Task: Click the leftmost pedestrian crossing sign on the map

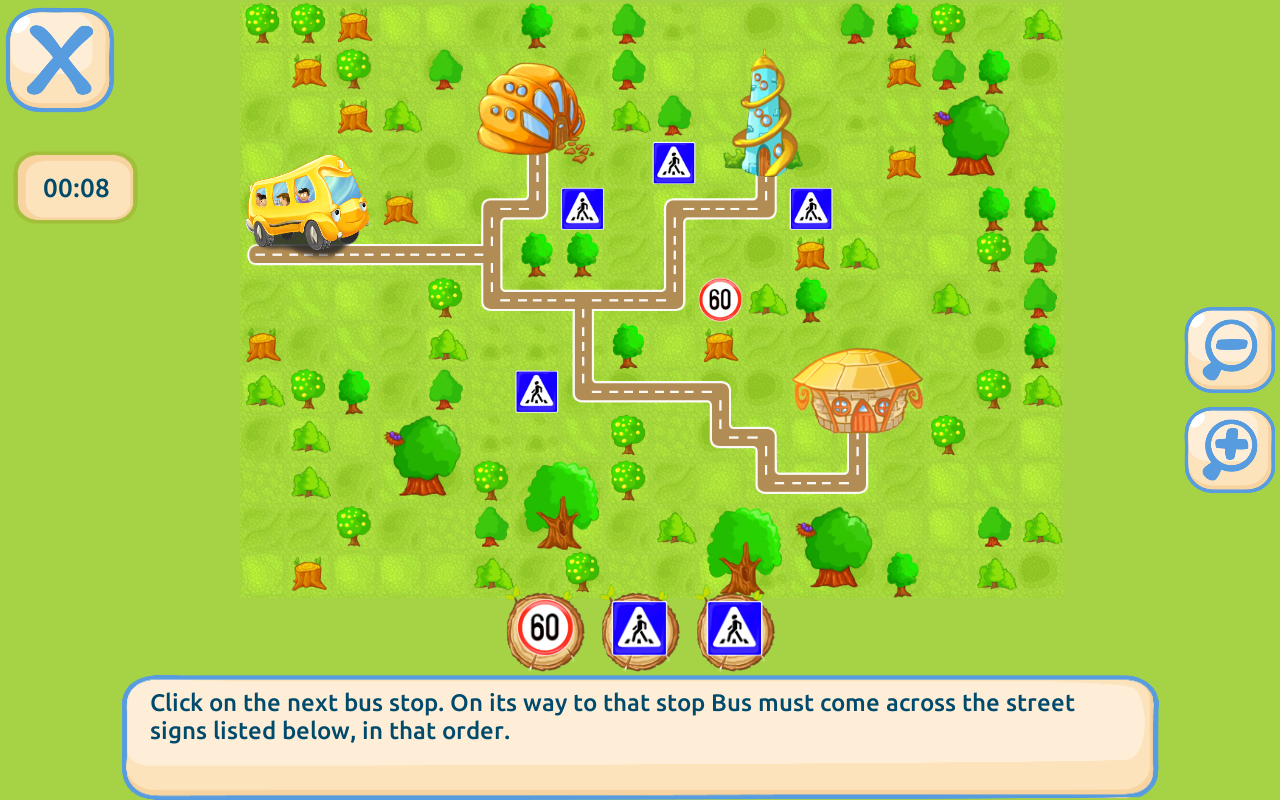Action: [x=536, y=391]
